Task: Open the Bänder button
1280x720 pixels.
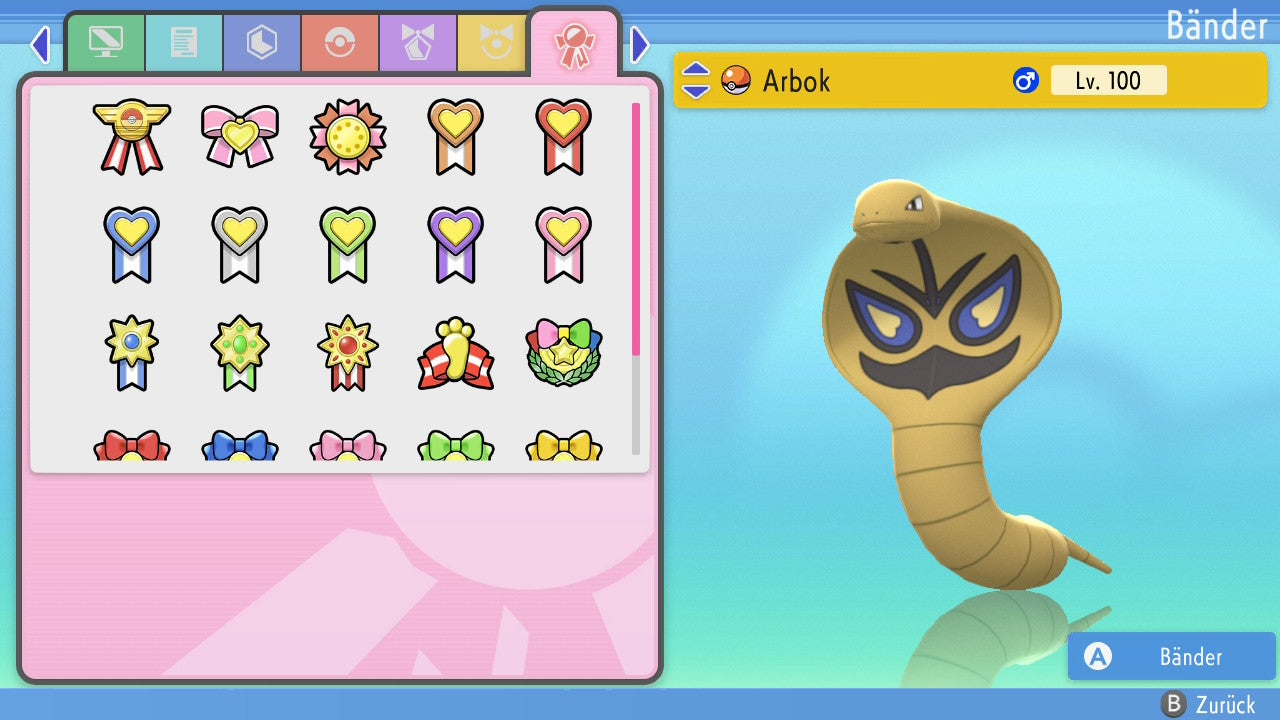Action: coord(1171,657)
